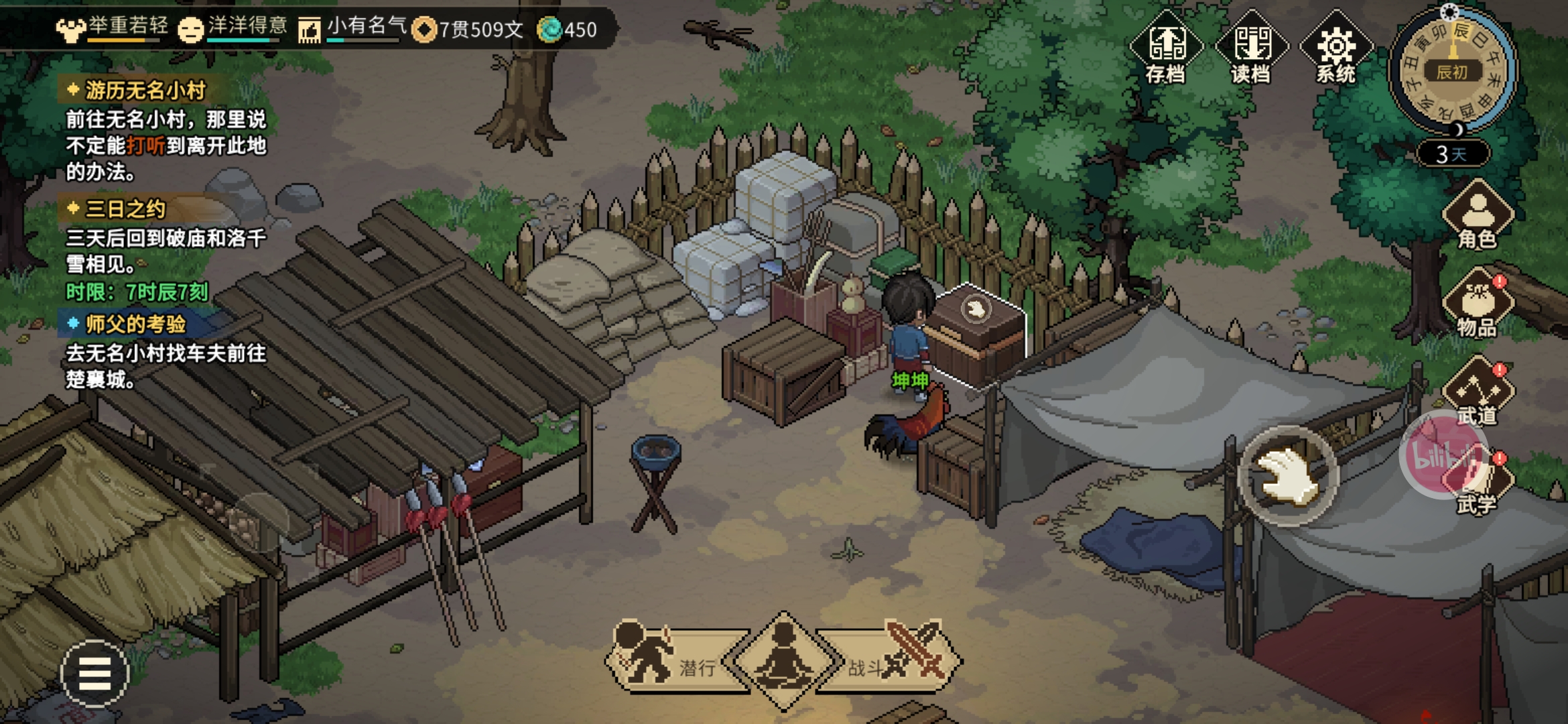The height and width of the screenshot is (724, 1568).
Task: Open the three-line hamburger menu
Action: coord(94,673)
